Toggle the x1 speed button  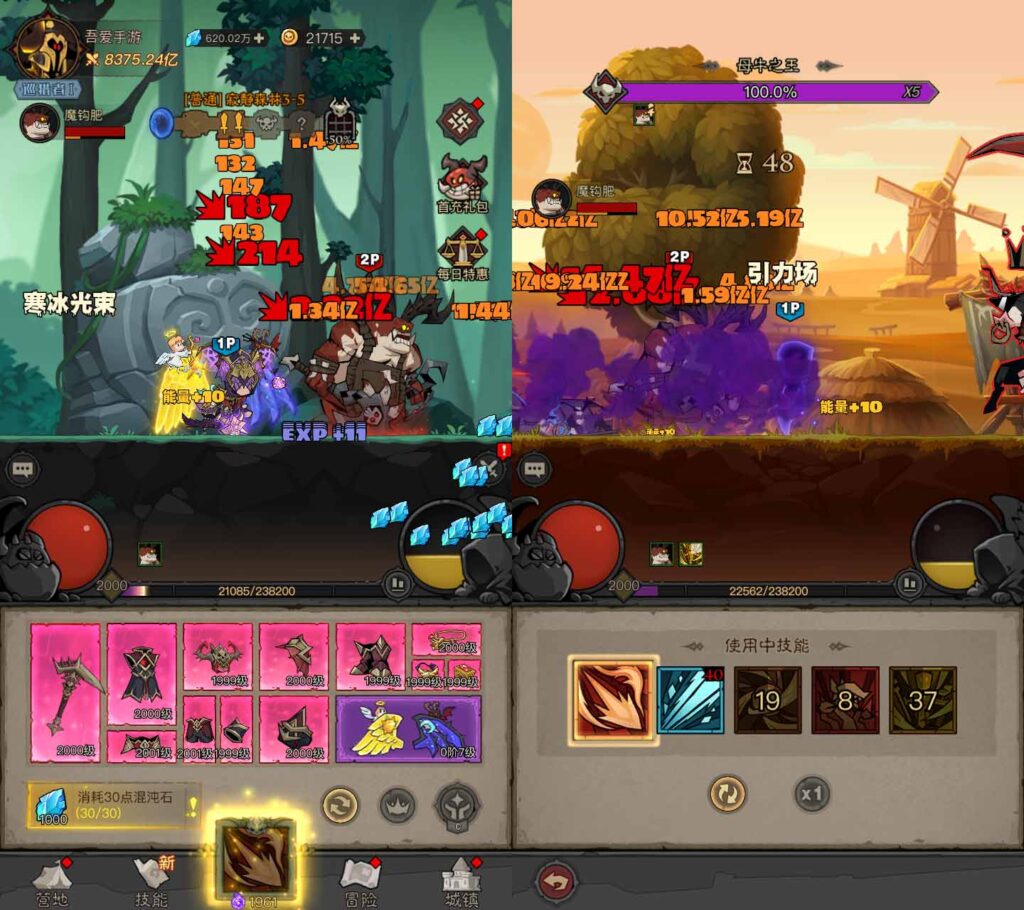pos(813,795)
